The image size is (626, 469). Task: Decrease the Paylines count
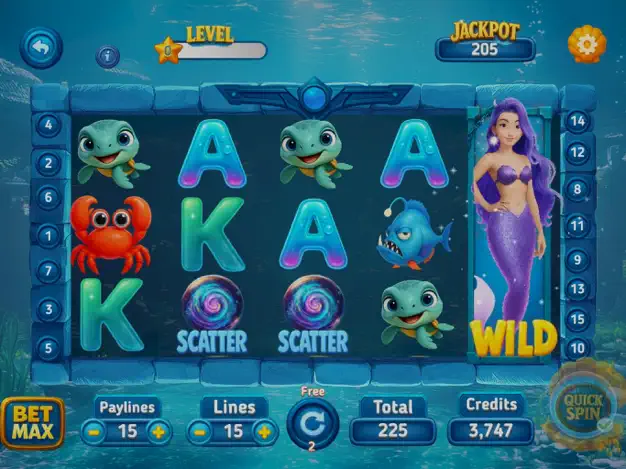pos(92,432)
